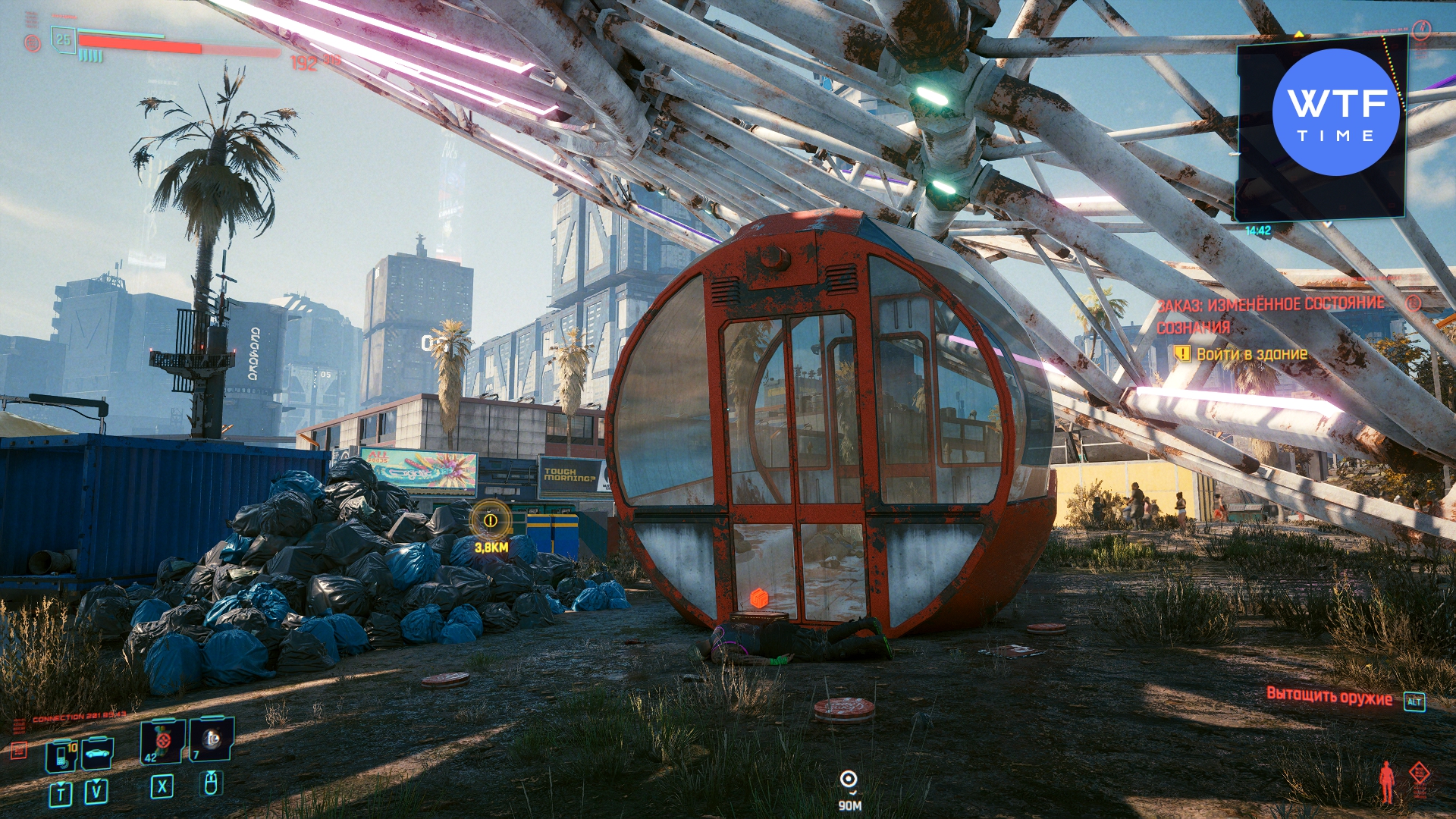Select the grenade slot showing 7

coord(212,739)
